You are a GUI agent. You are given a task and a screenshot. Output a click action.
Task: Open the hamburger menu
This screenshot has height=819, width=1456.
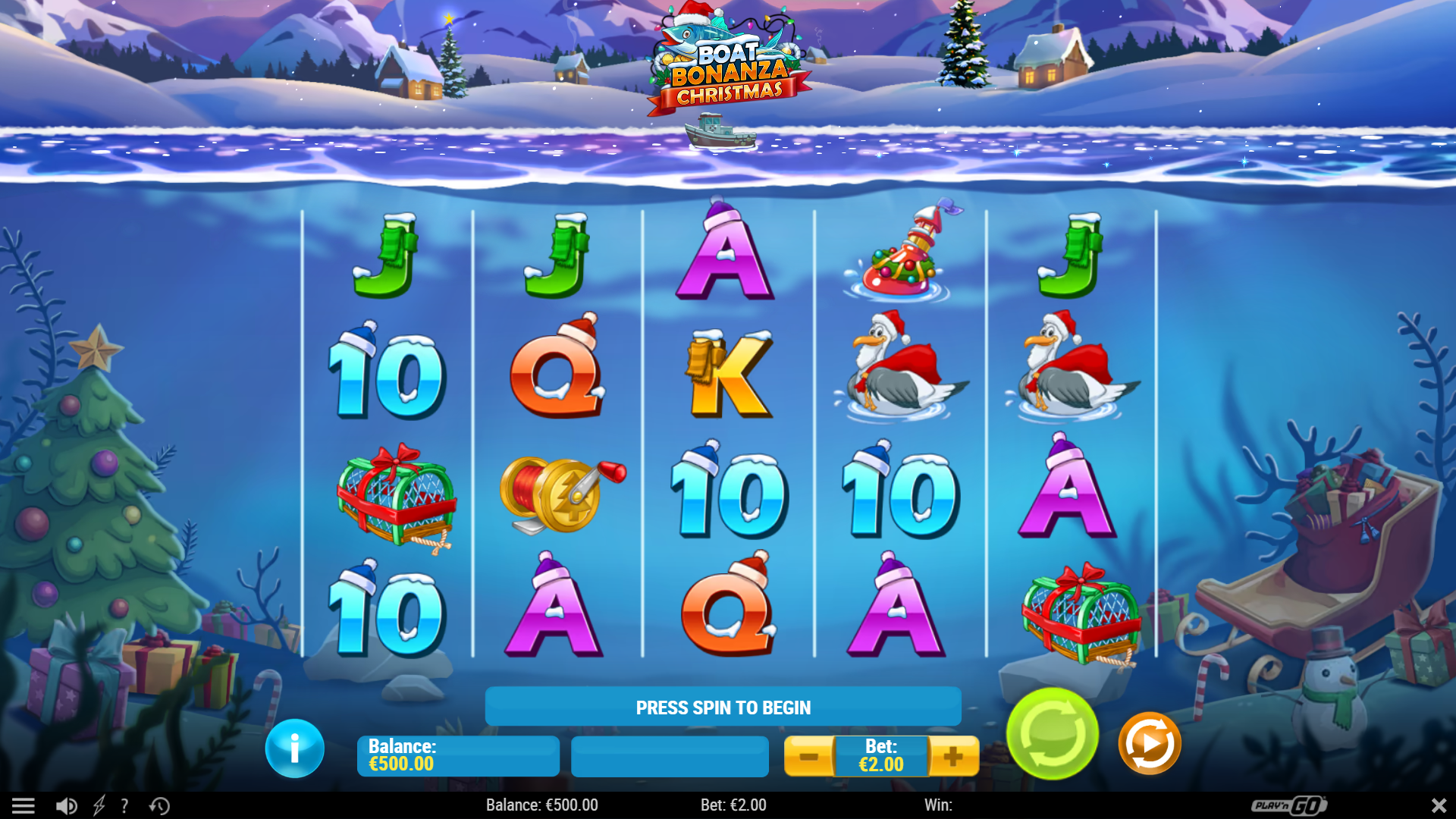tap(23, 805)
